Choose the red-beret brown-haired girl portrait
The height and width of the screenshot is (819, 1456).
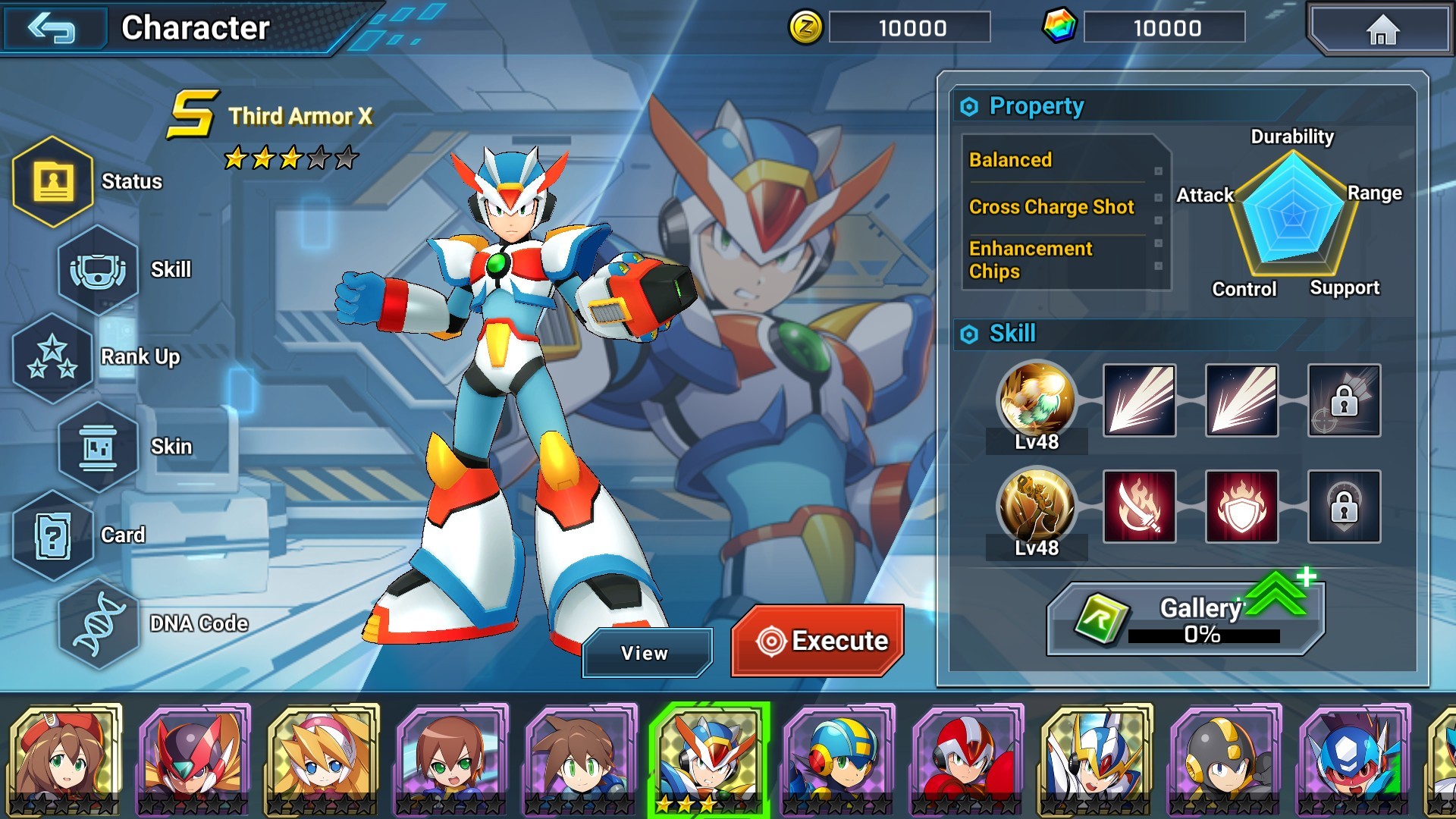pos(65,758)
